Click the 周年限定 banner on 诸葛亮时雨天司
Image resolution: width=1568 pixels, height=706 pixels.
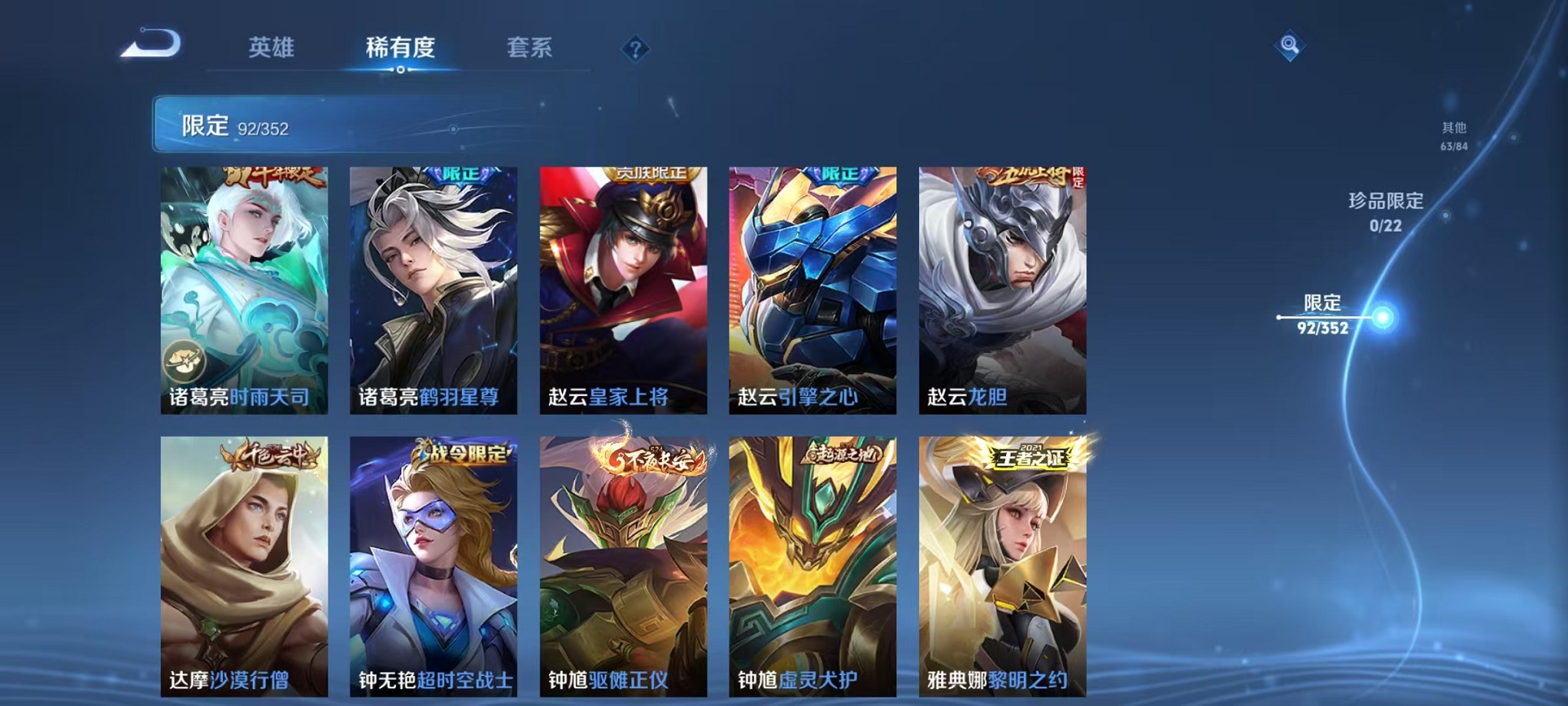pos(273,178)
